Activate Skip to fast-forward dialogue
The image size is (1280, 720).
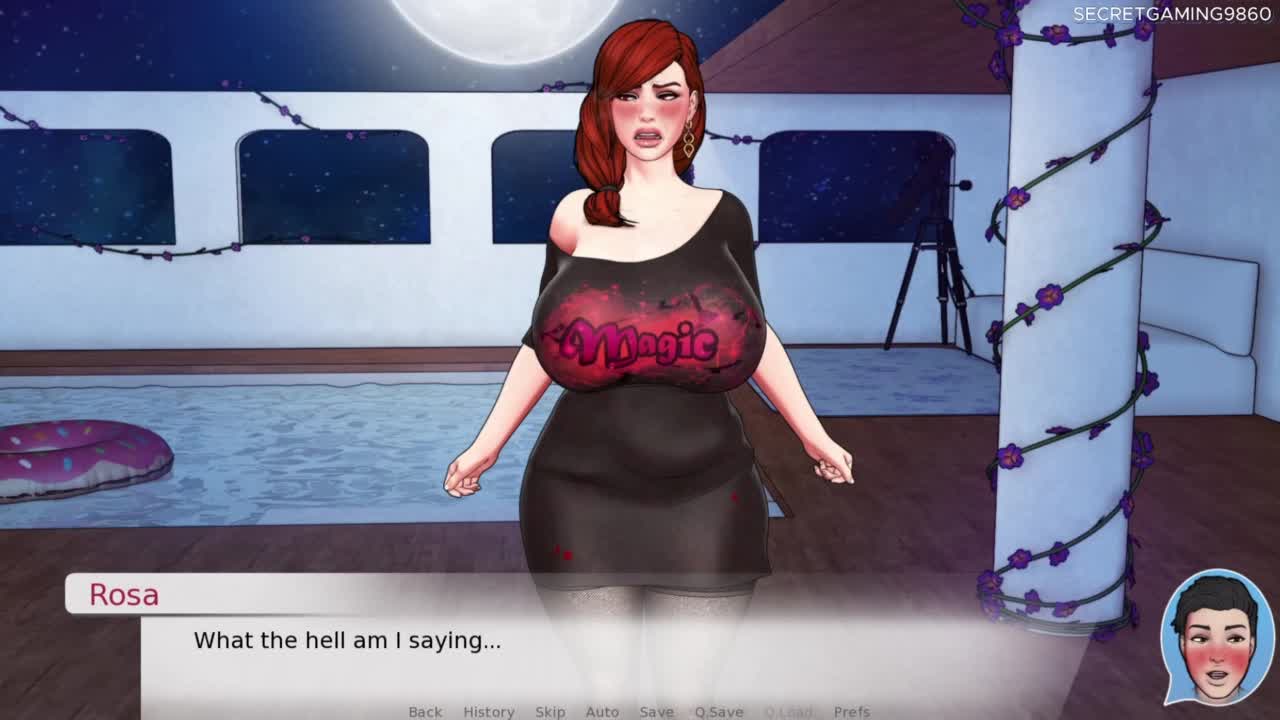pos(550,711)
